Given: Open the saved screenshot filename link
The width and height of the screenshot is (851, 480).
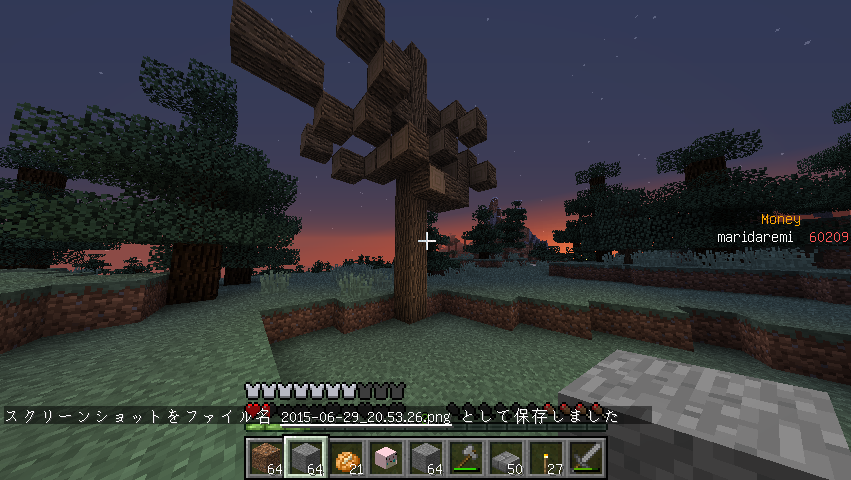Looking at the screenshot, I should (364, 417).
